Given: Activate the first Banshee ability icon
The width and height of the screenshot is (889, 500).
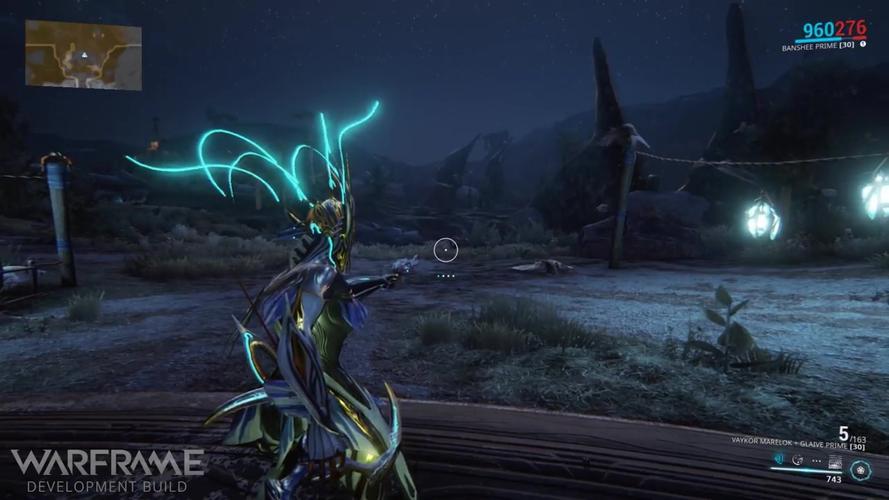Looking at the screenshot, I should 779,459.
